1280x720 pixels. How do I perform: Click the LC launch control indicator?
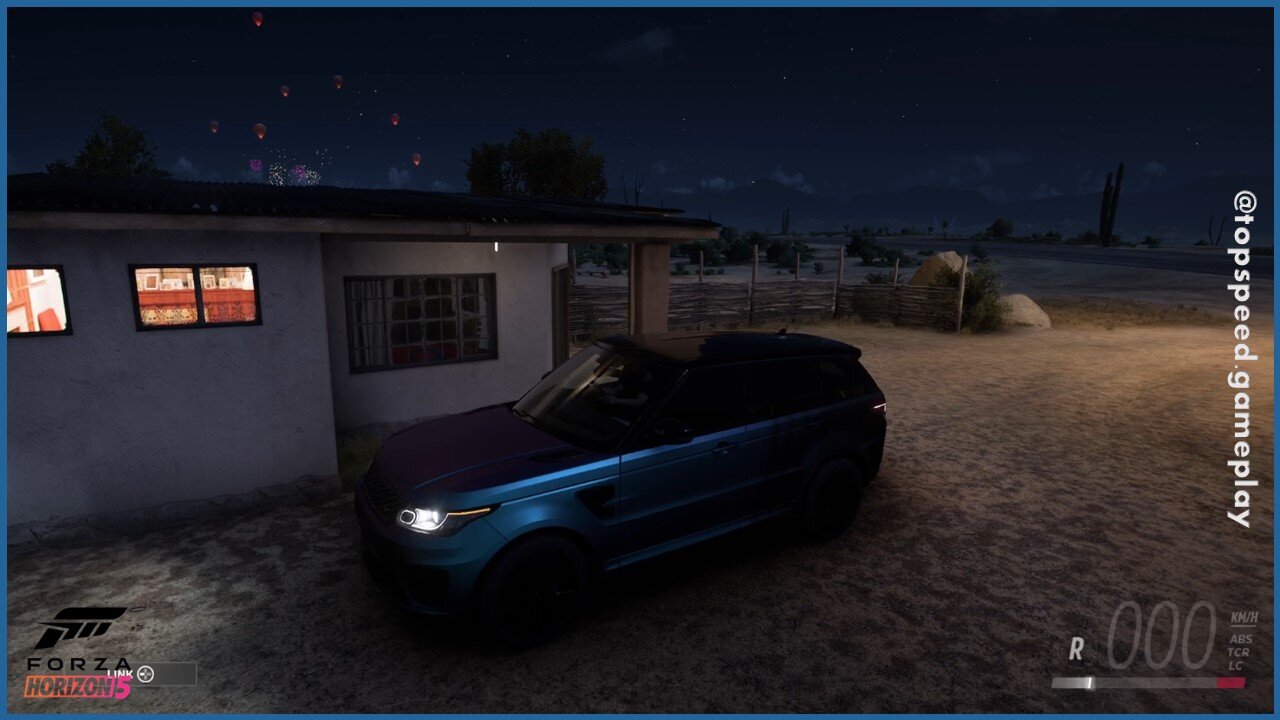click(x=1236, y=665)
